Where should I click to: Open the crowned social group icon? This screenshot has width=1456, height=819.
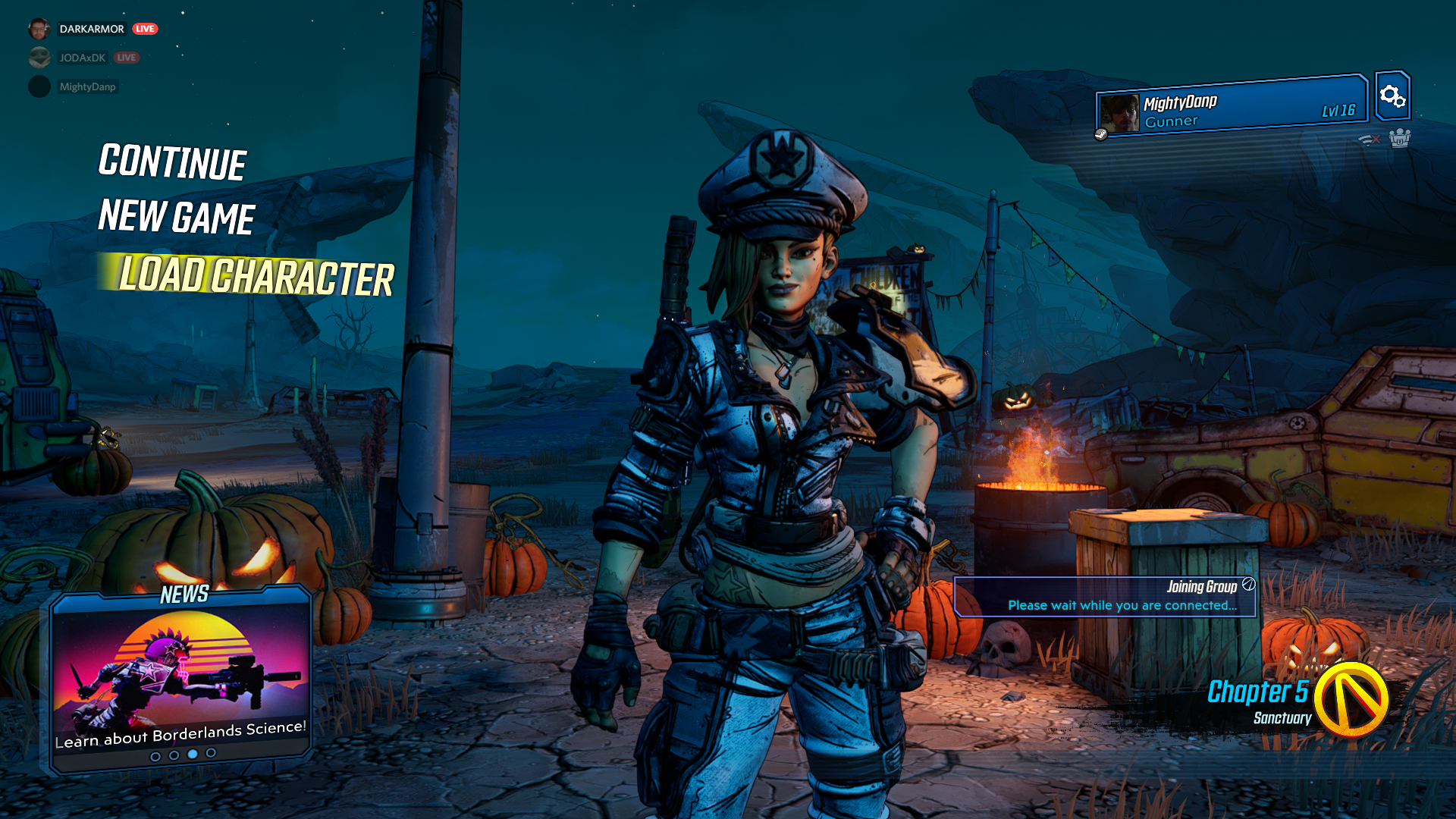click(x=1399, y=138)
